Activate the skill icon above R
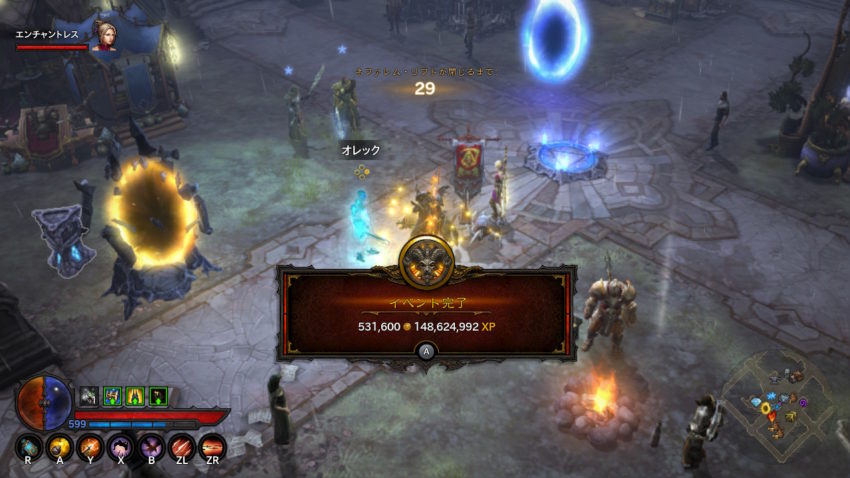 (29, 447)
